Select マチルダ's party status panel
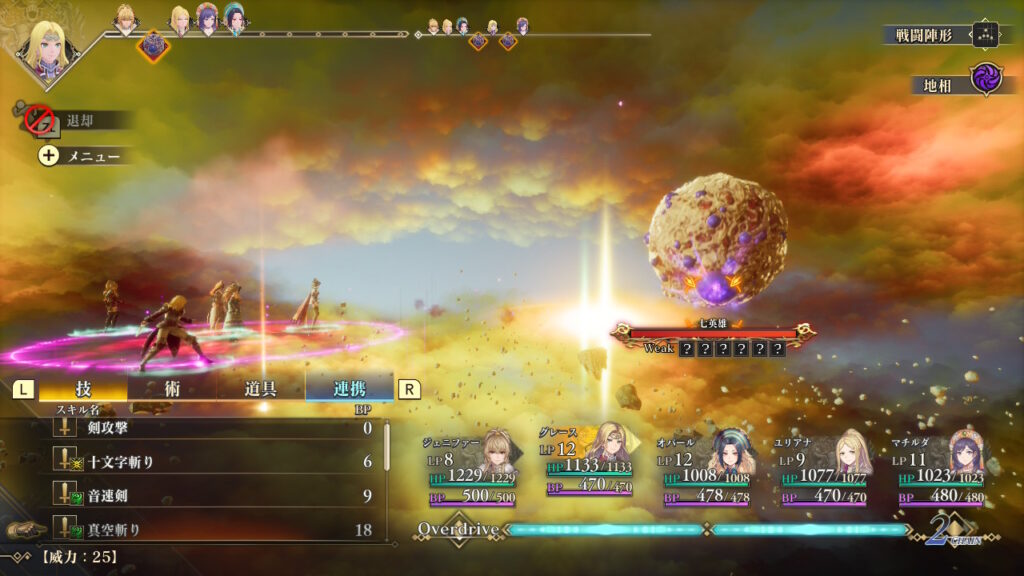This screenshot has height=576, width=1024. pos(940,468)
